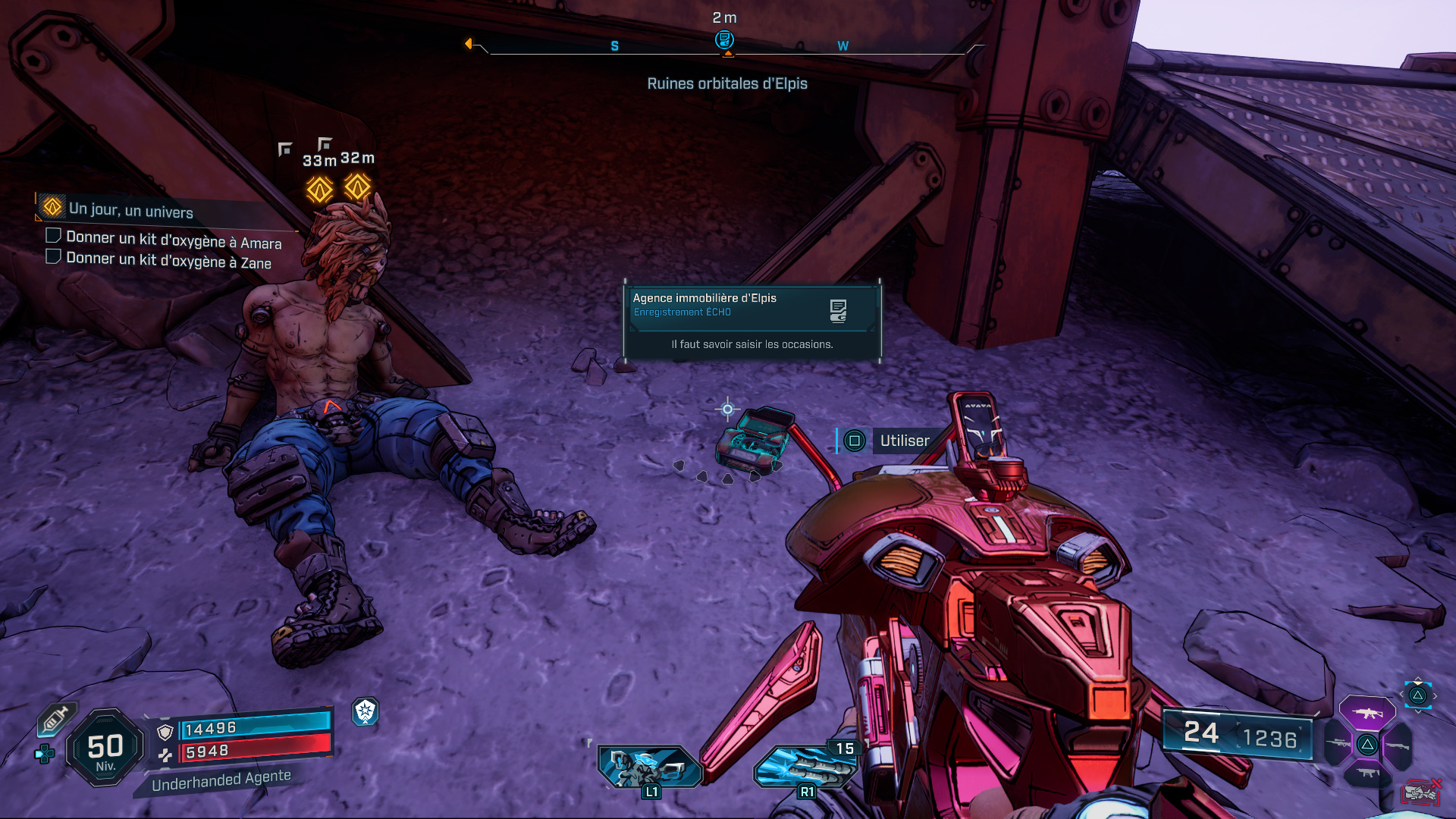Switch to the SMG in the bottom weapon slot
This screenshot has height=819, width=1456.
coord(1367,773)
